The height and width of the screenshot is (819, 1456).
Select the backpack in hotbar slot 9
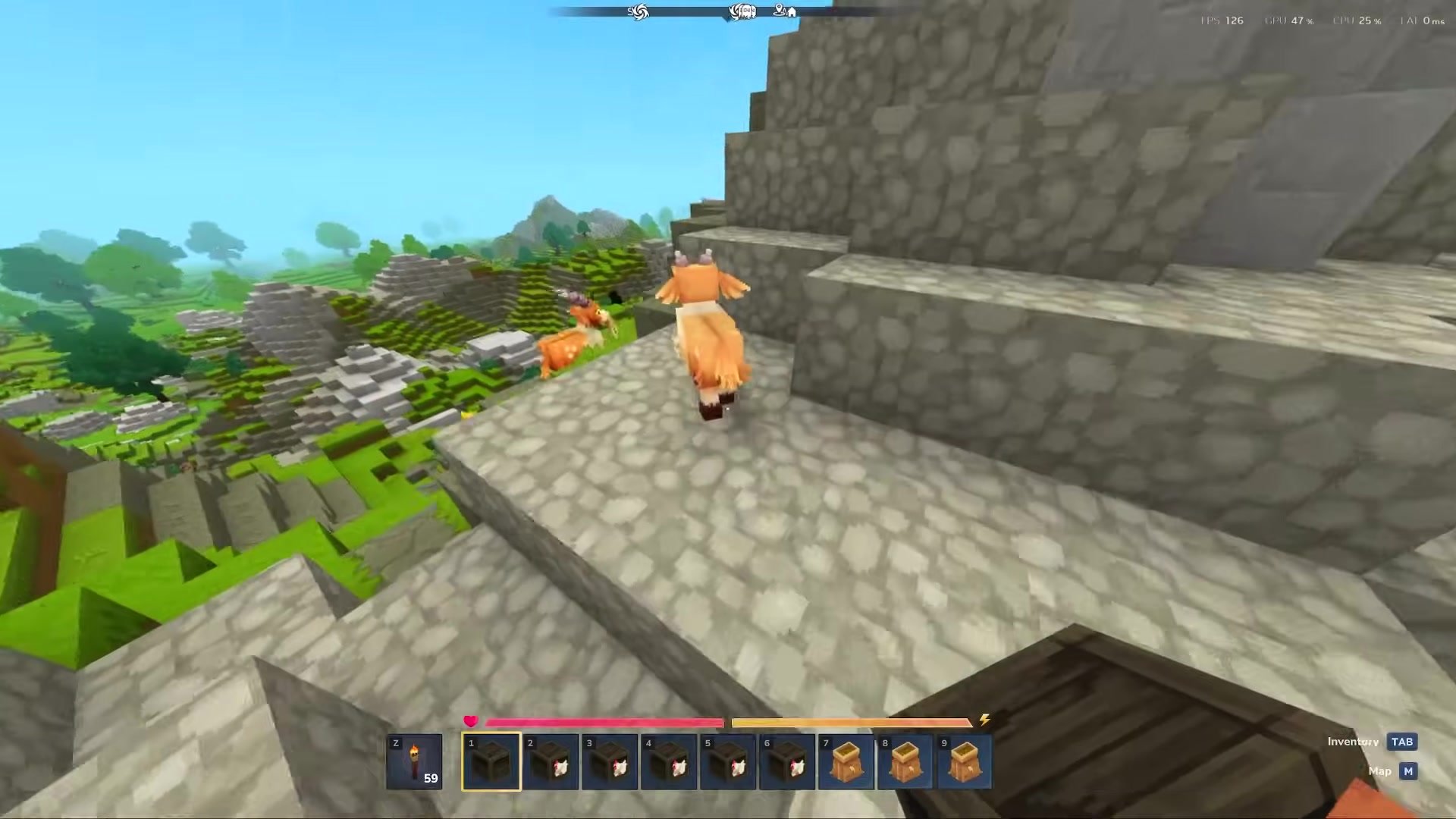click(964, 762)
